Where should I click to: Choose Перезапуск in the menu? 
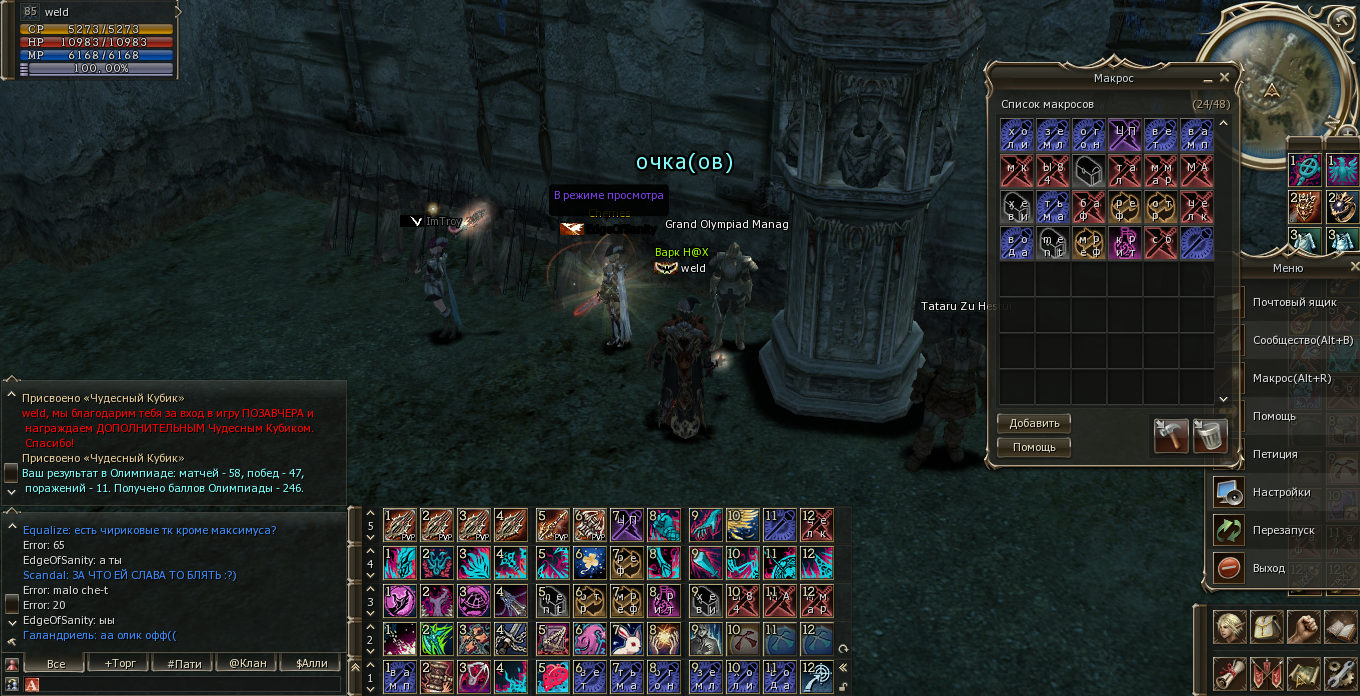pos(1283,530)
